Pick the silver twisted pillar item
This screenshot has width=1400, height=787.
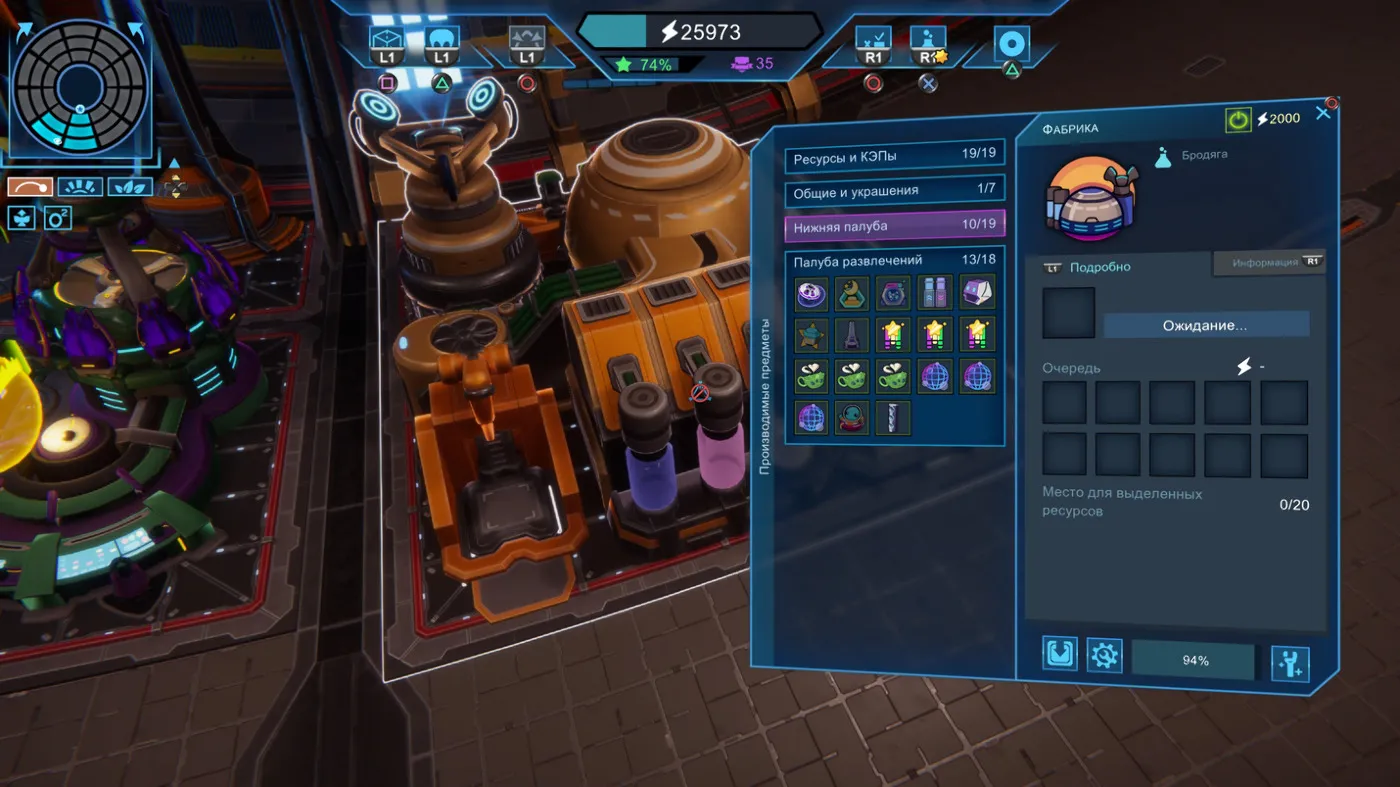click(x=893, y=417)
